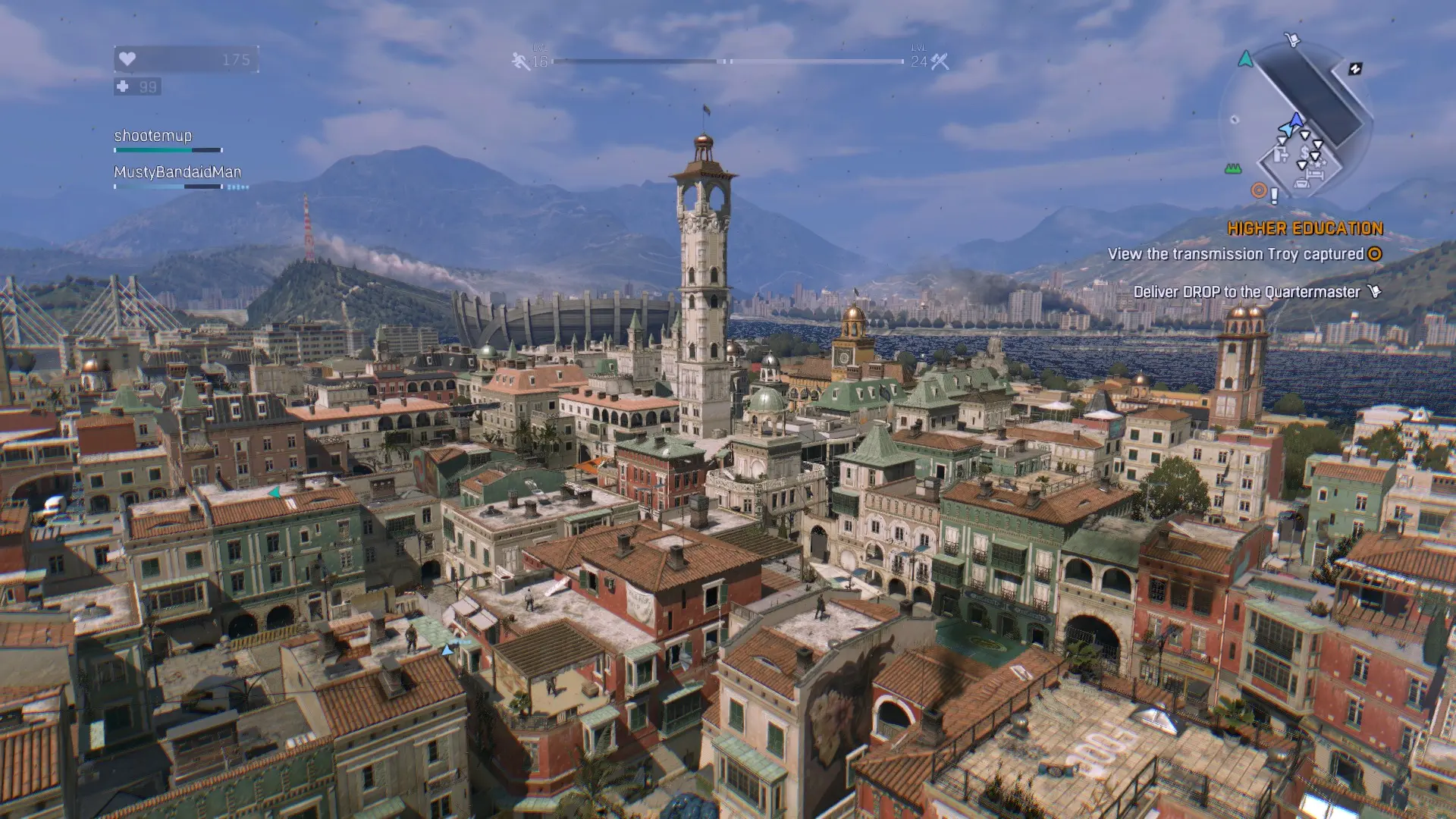Select the medkit count icon
The height and width of the screenshot is (819, 1456).
coord(123,86)
